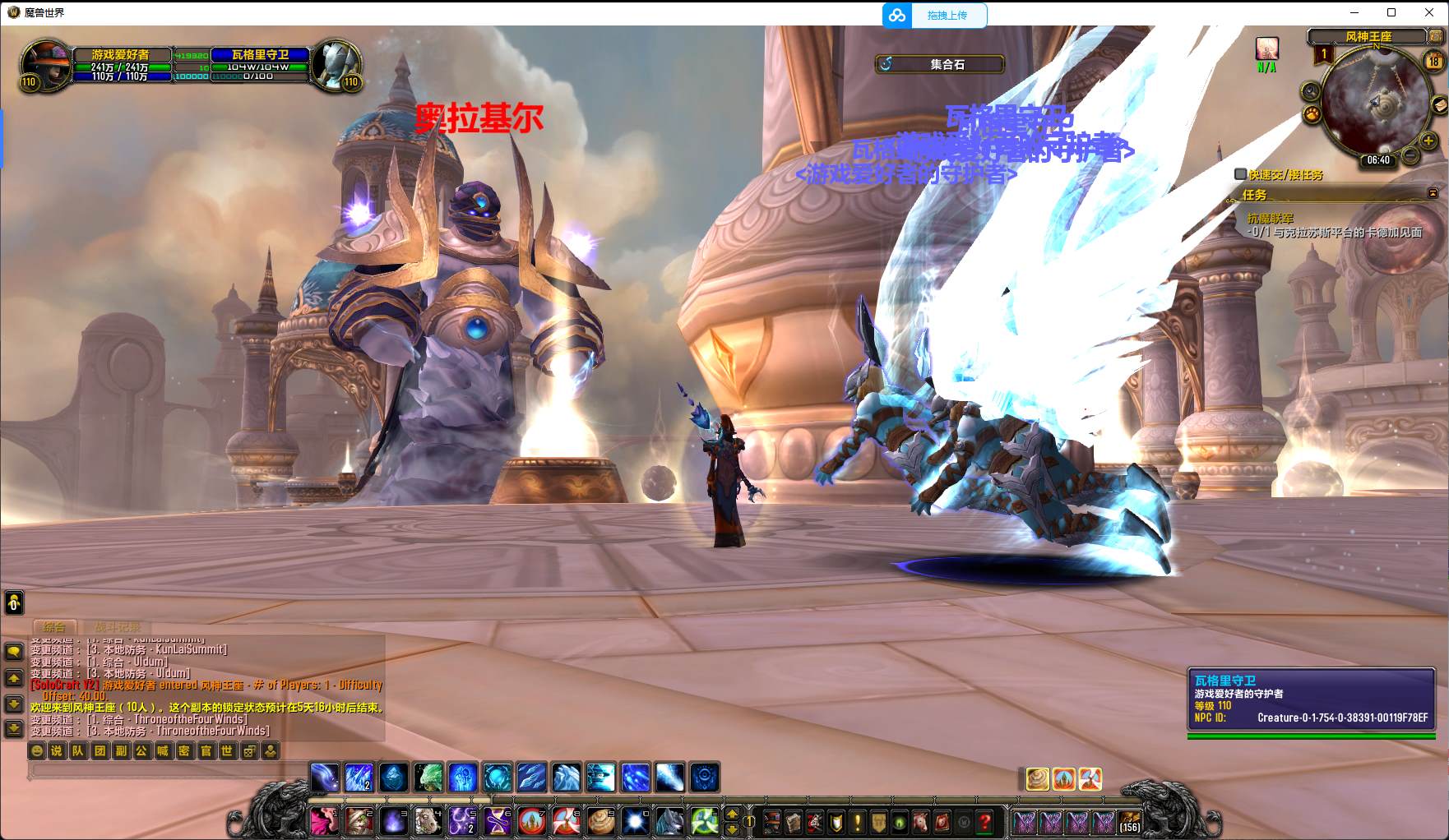Image resolution: width=1449 pixels, height=840 pixels.
Task: Open the chat emoji smiley button
Action: pyautogui.click(x=37, y=750)
